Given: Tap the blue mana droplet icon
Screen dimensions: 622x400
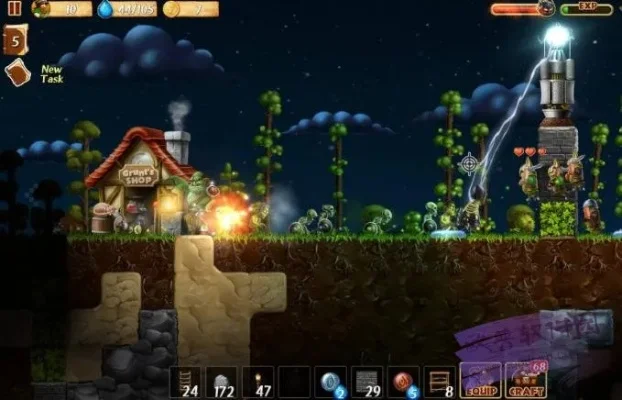Looking at the screenshot, I should (106, 9).
